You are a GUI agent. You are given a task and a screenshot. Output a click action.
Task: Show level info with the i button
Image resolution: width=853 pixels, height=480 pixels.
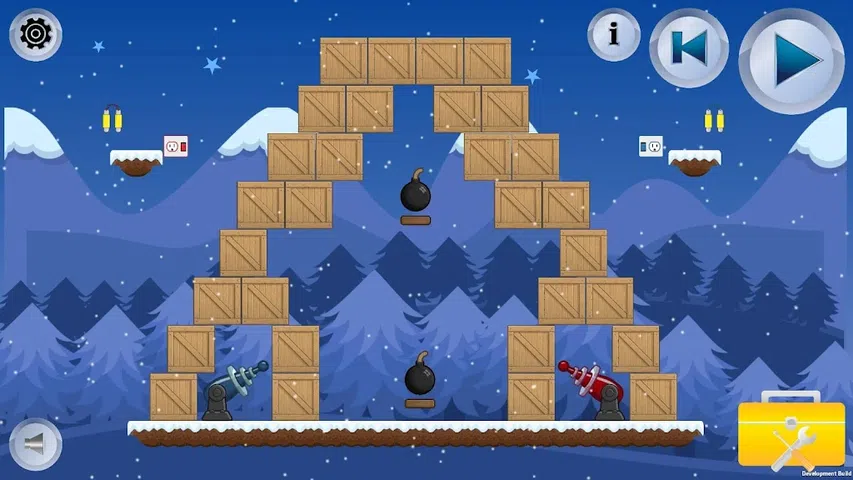[x=613, y=35]
